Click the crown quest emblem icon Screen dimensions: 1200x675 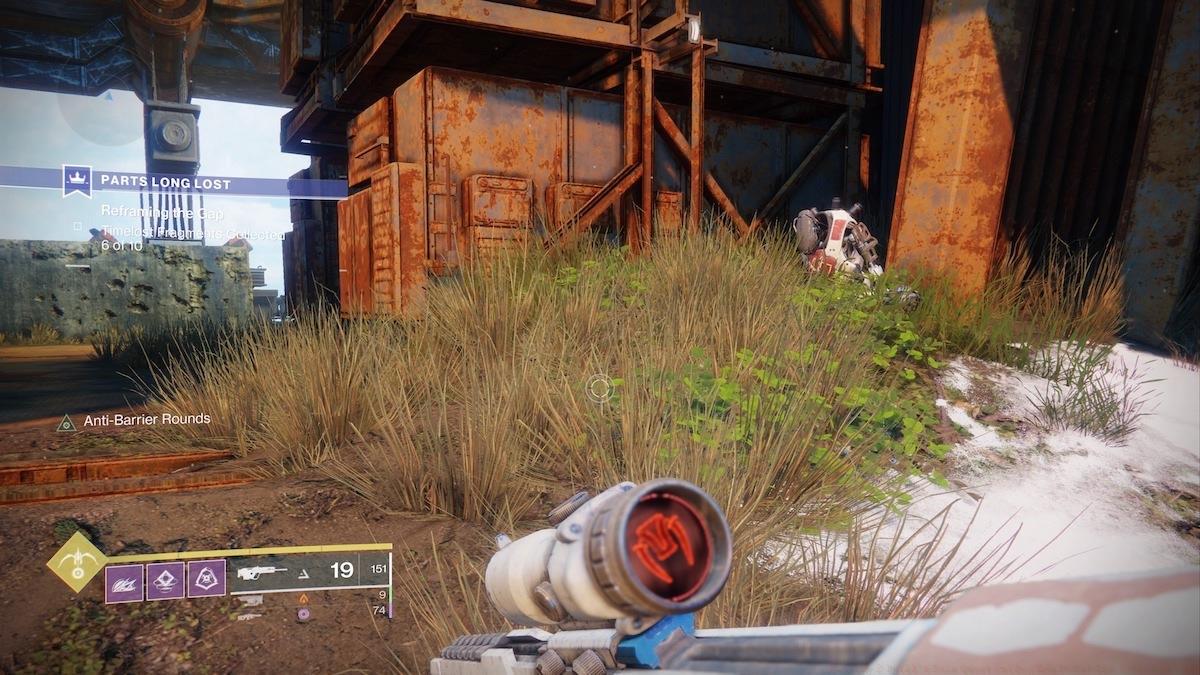point(77,181)
